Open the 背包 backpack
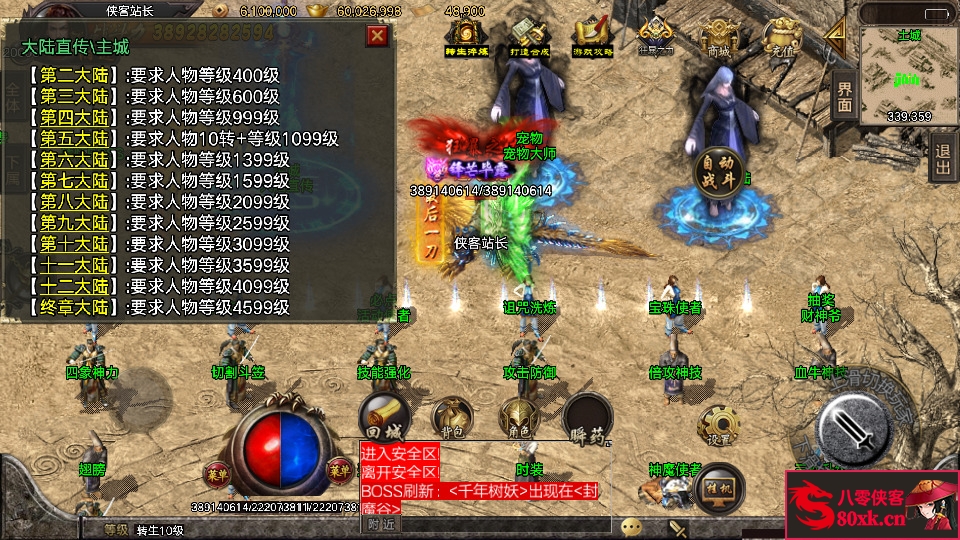The image size is (960, 540). coord(451,417)
